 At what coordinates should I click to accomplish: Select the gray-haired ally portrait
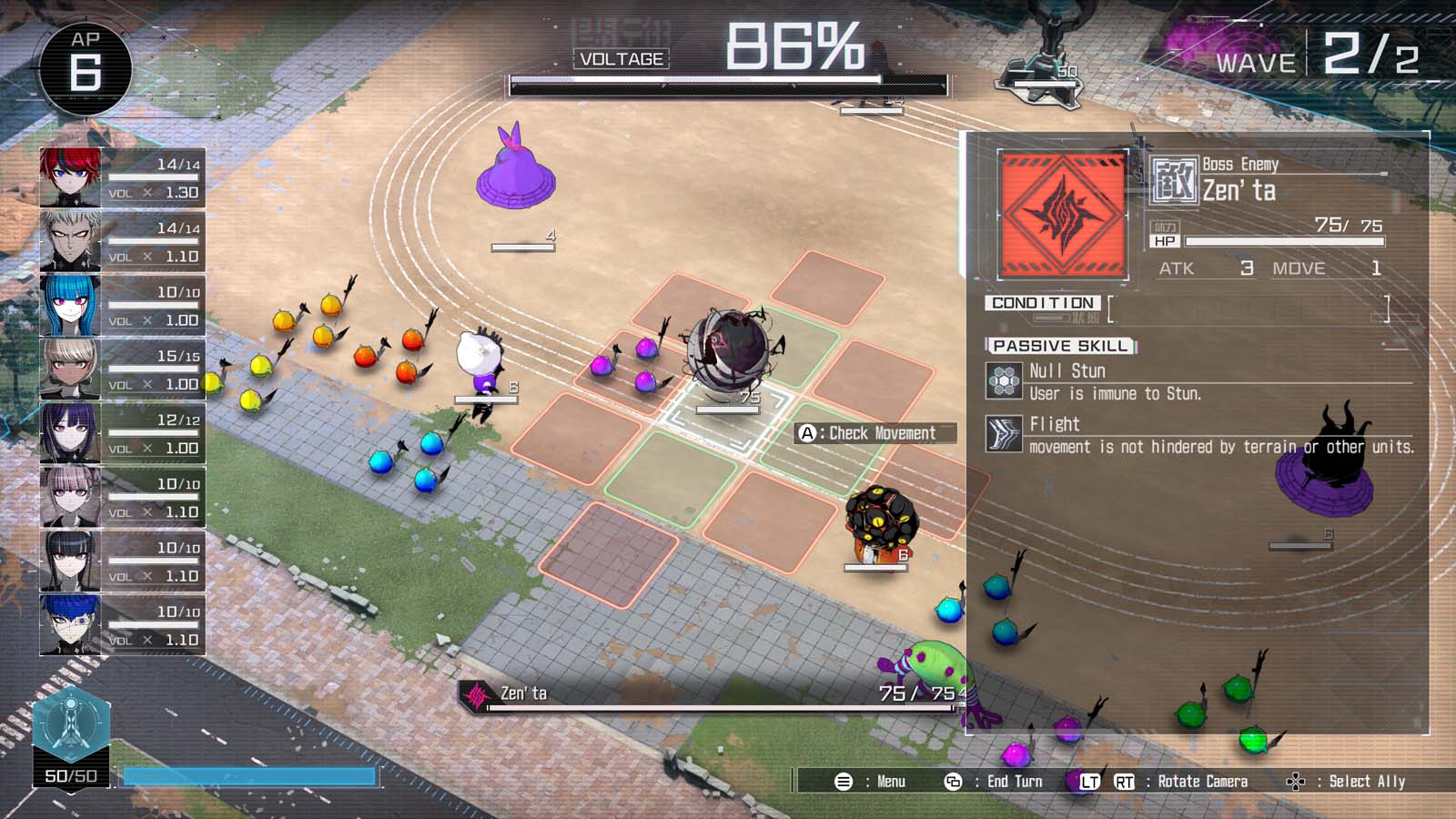(71, 241)
